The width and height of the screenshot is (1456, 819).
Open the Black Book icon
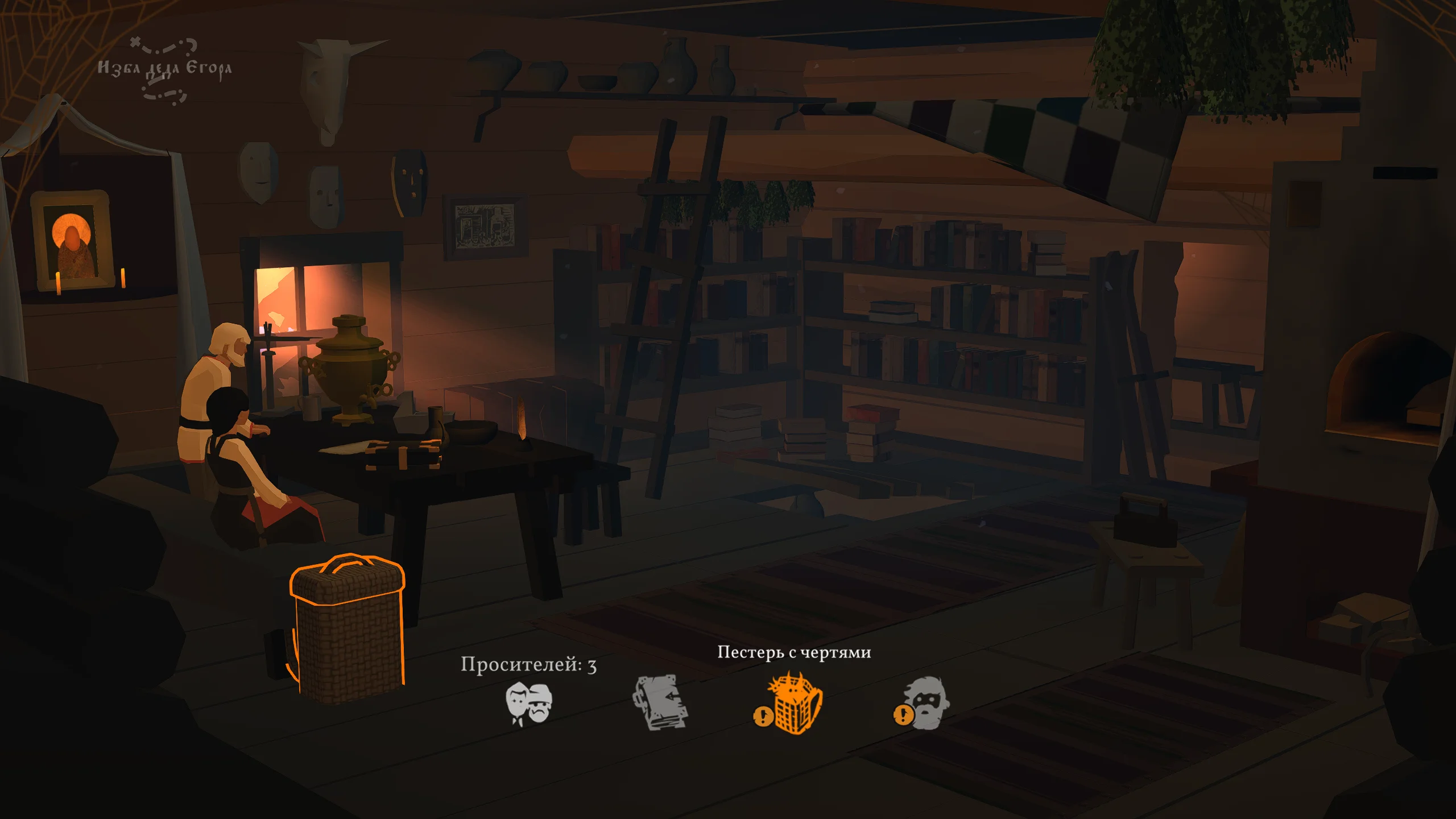point(660,702)
